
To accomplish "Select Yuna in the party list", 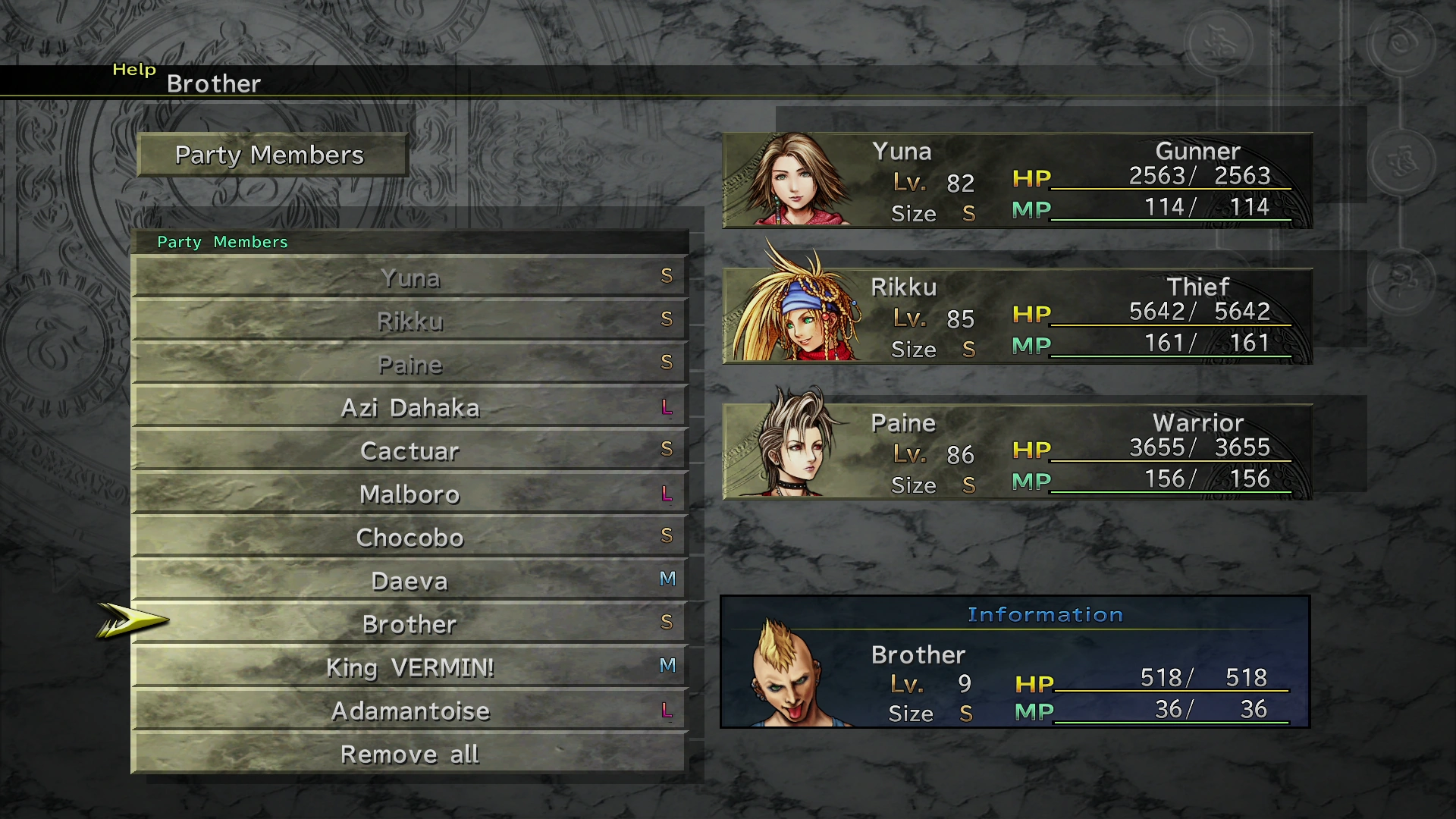I will coord(409,278).
